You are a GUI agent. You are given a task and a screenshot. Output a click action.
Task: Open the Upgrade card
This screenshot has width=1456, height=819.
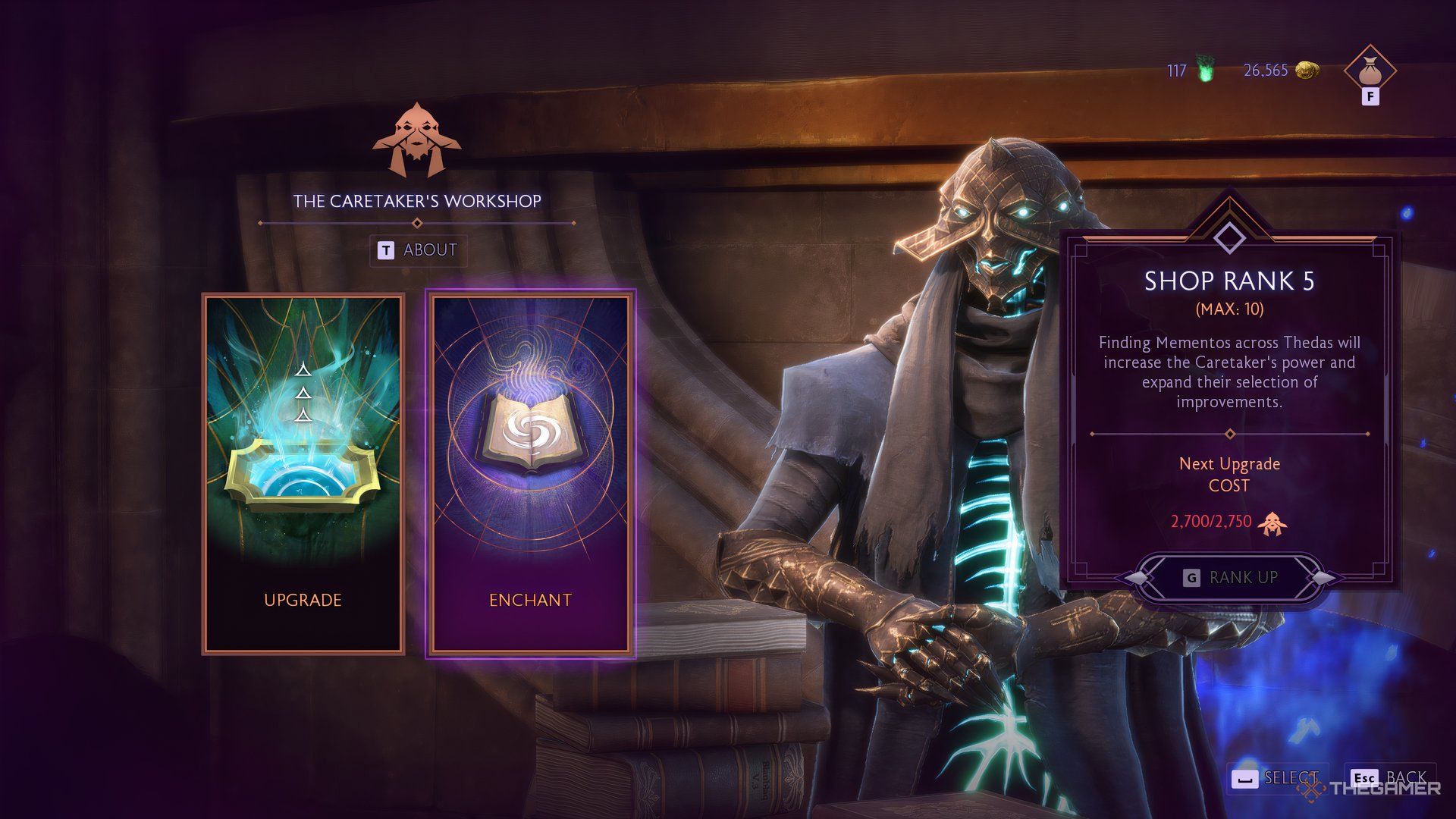coord(303,474)
